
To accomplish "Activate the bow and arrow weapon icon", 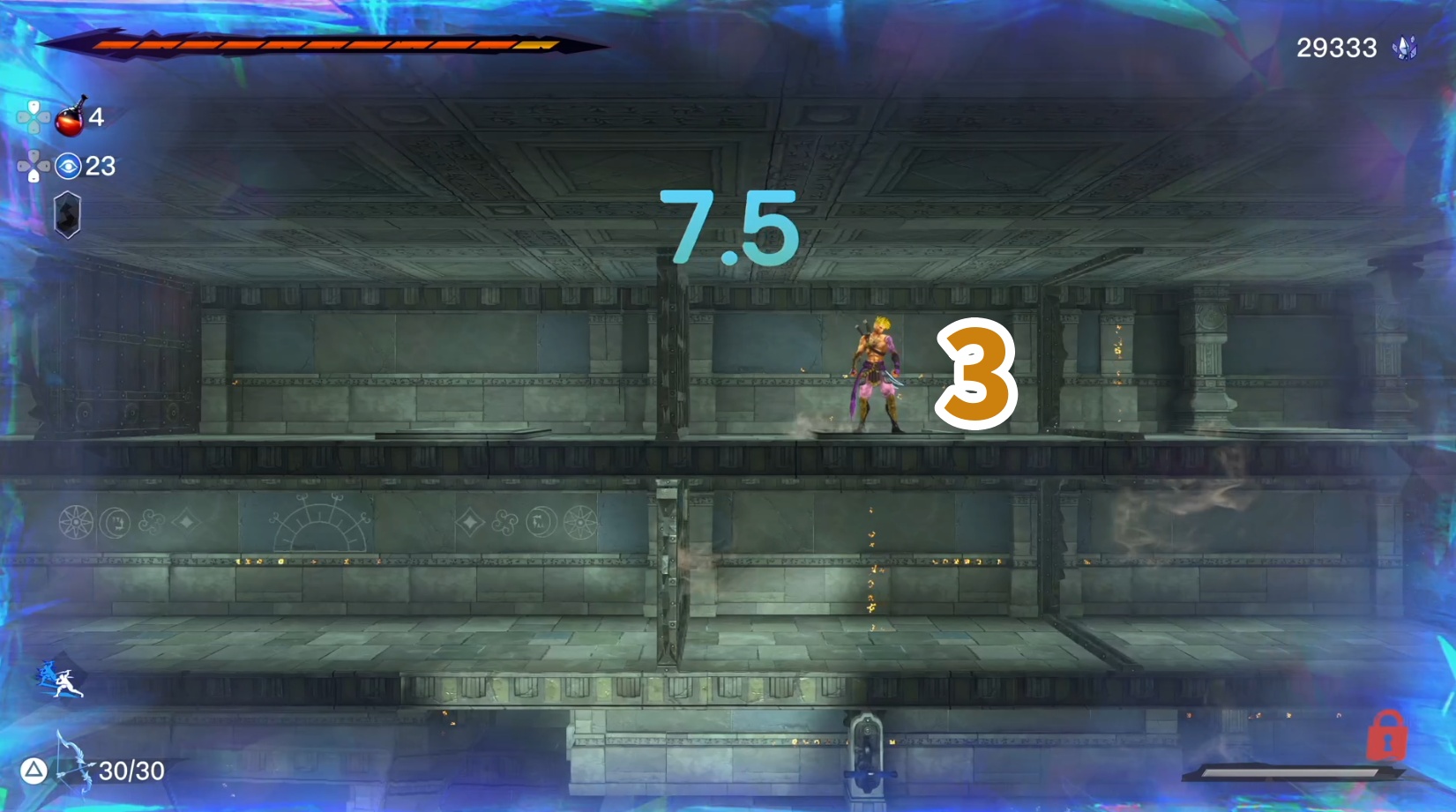I will pos(74,761).
